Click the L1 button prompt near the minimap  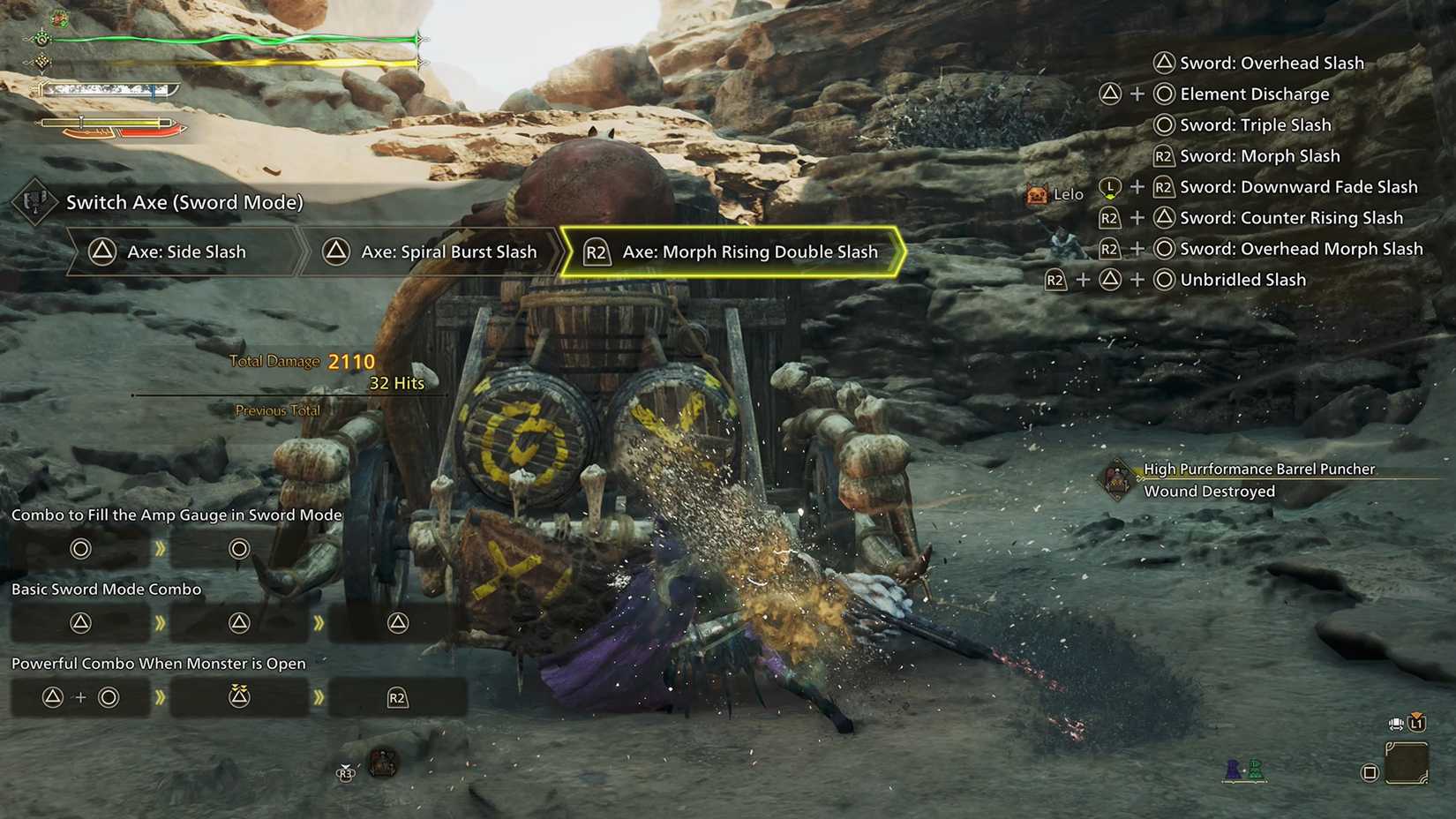coord(1418,723)
